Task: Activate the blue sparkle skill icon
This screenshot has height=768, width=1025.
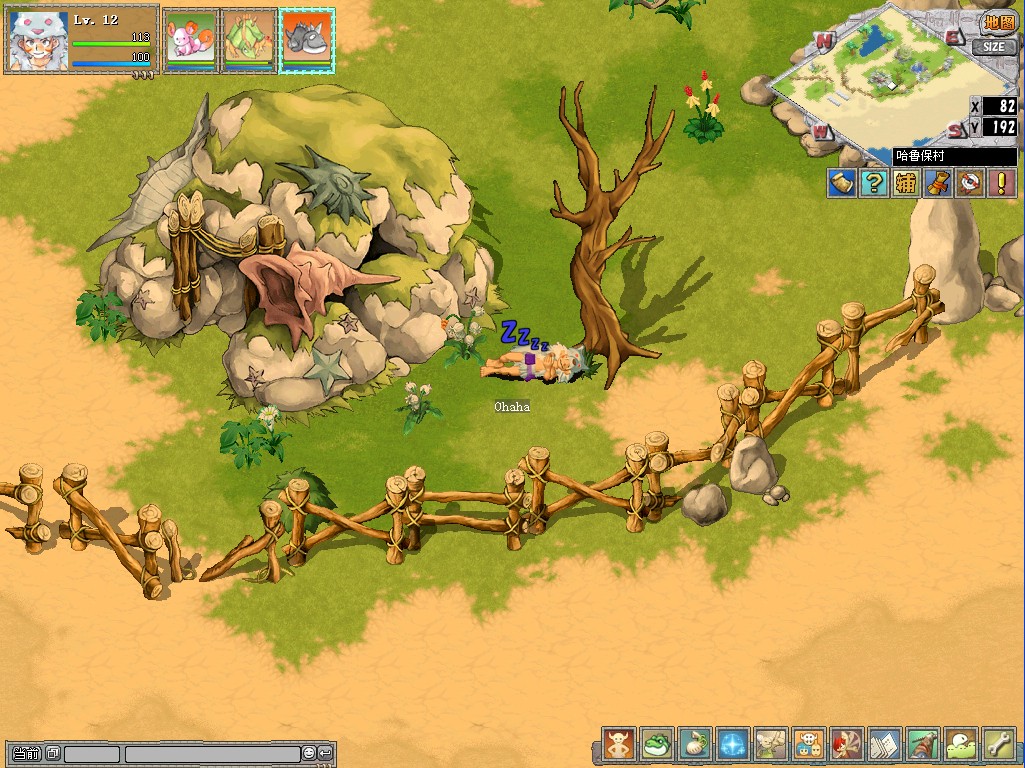Action: (733, 745)
